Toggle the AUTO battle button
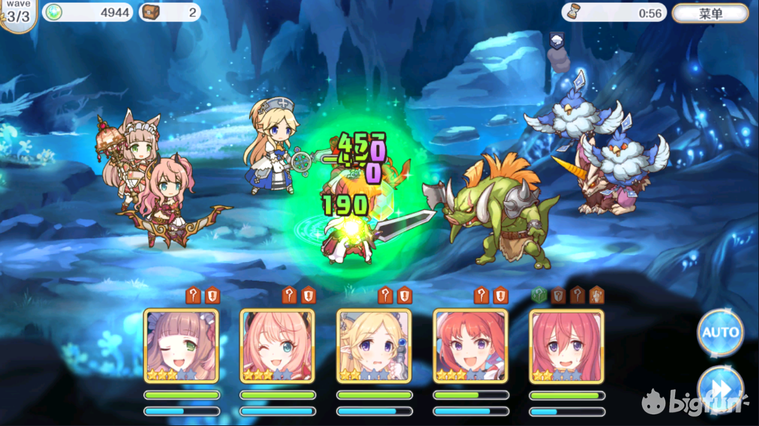 coord(719,332)
